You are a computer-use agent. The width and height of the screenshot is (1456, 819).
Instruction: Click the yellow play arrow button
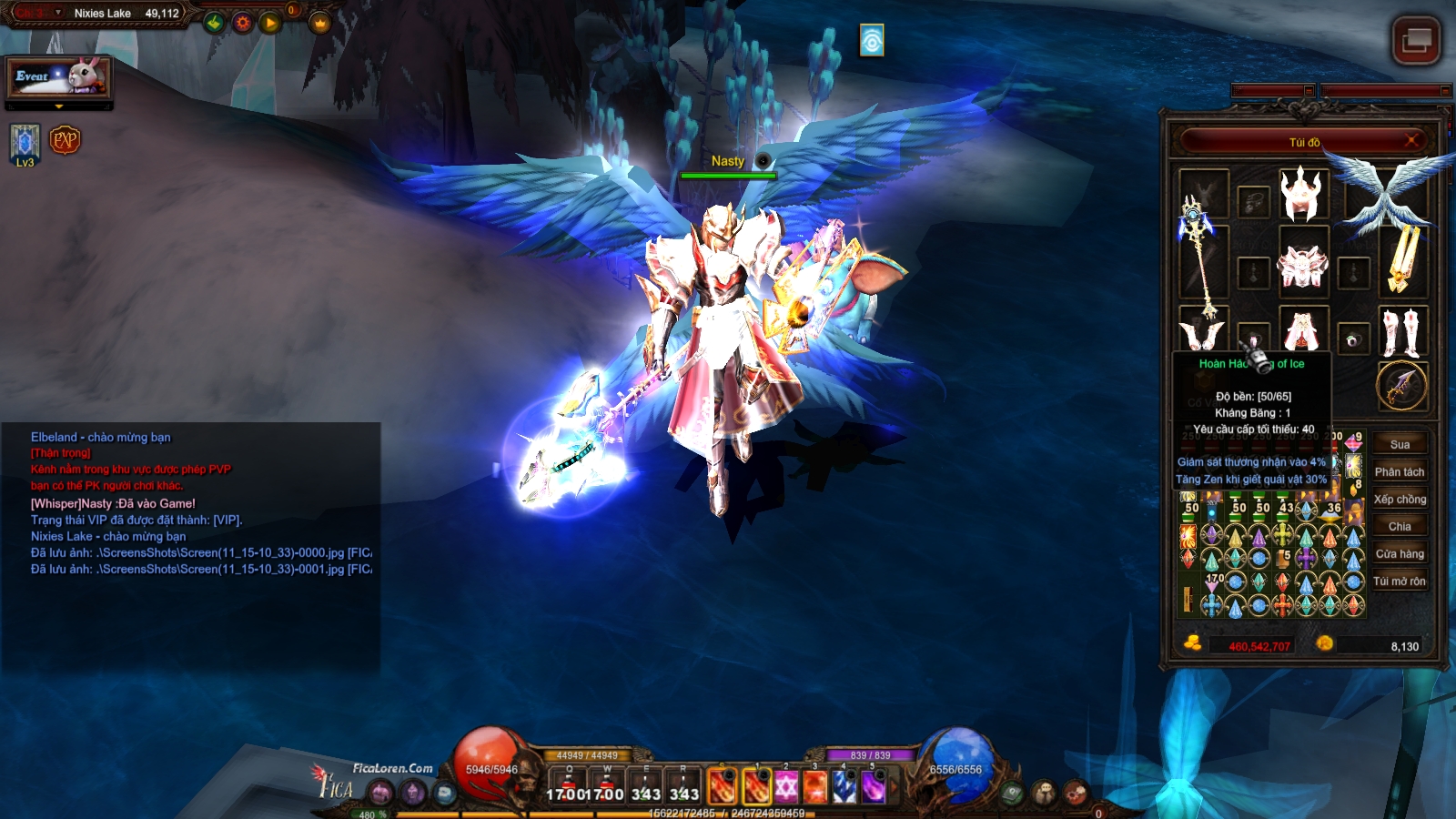270,23
